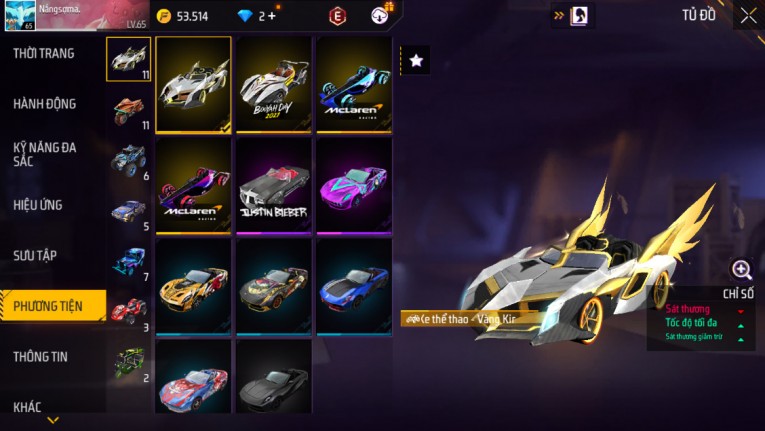This screenshot has height=431, width=765.
Task: Select the Phương Tiện tab
Action: tap(48, 306)
